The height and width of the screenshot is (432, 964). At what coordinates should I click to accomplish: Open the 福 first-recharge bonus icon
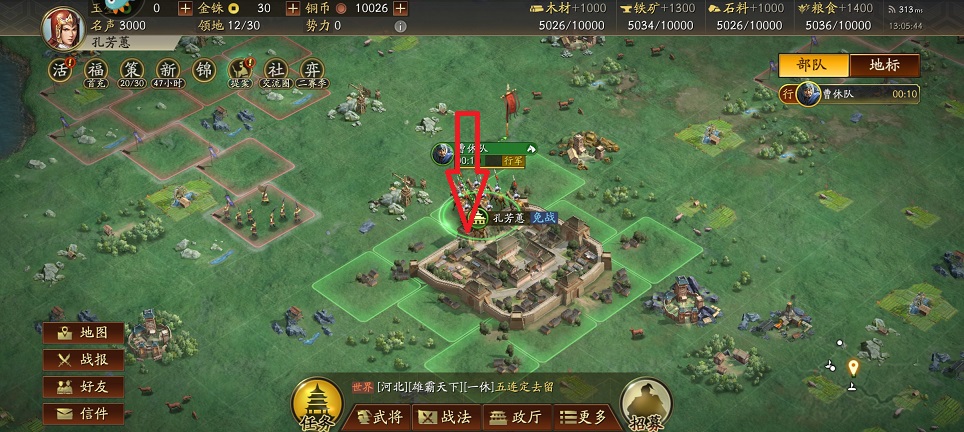click(97, 70)
